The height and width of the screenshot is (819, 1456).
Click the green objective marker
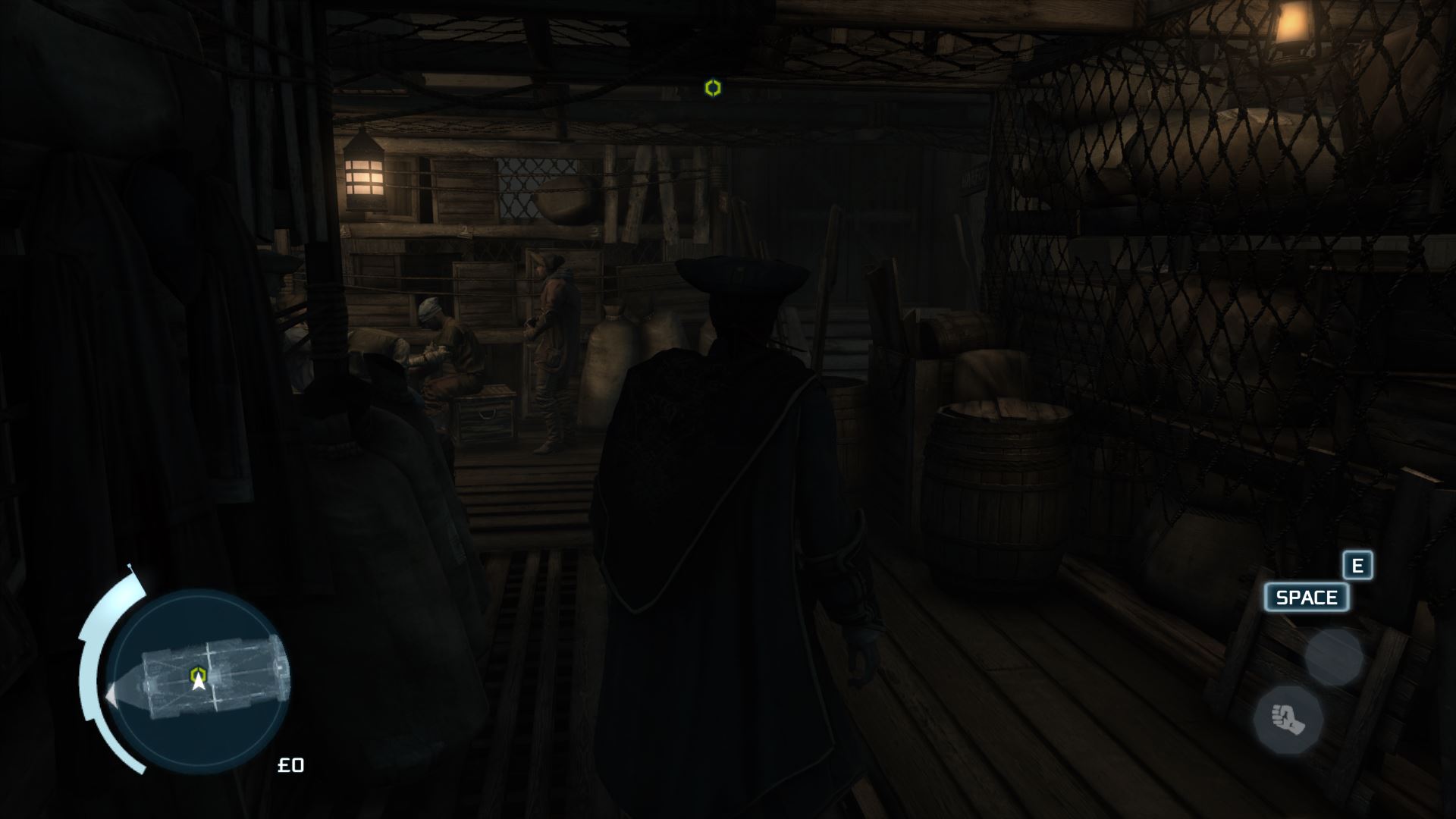712,88
